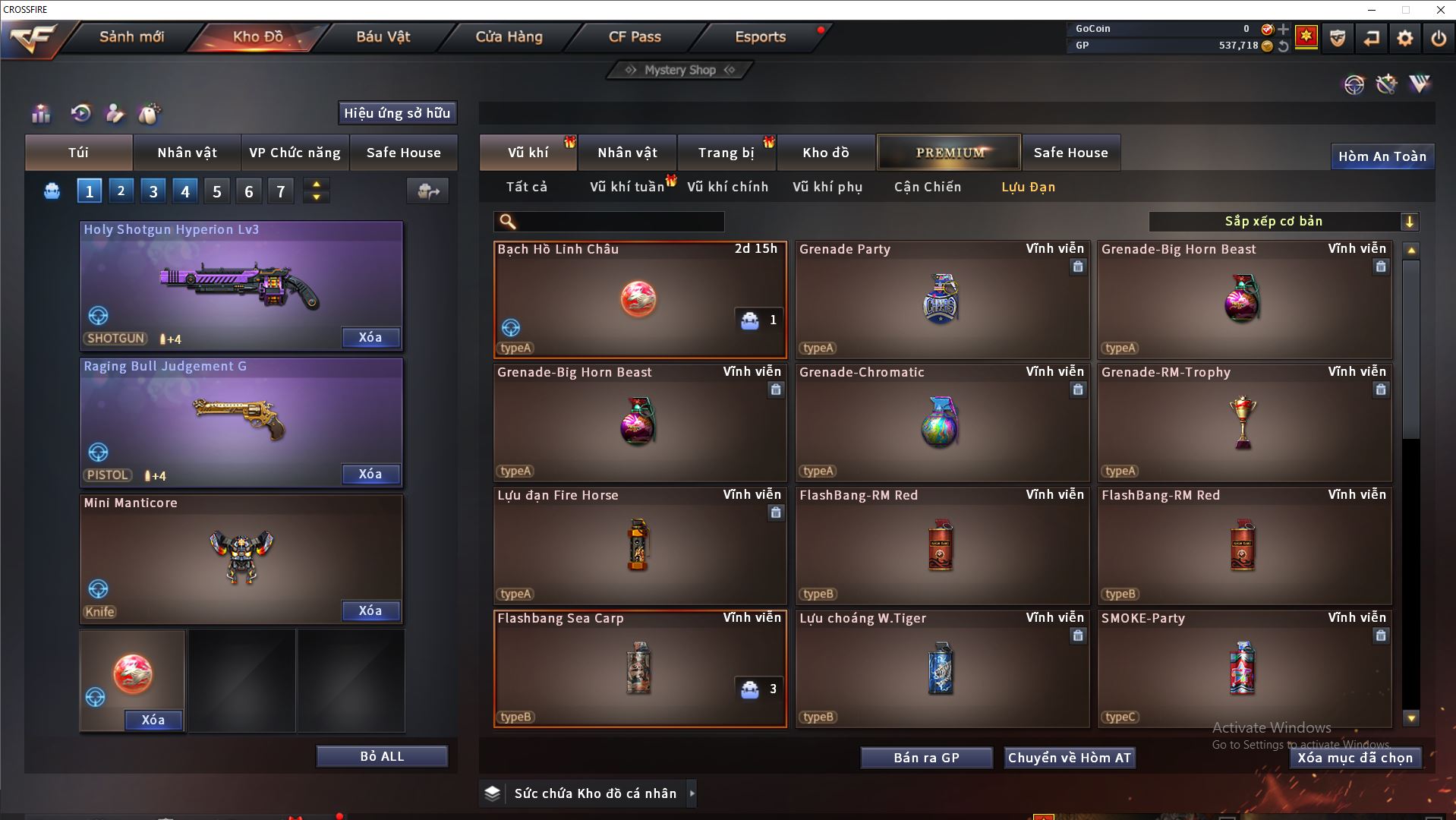The width and height of the screenshot is (1456, 820).
Task: Go to the Báu Vật menu
Action: [x=383, y=36]
